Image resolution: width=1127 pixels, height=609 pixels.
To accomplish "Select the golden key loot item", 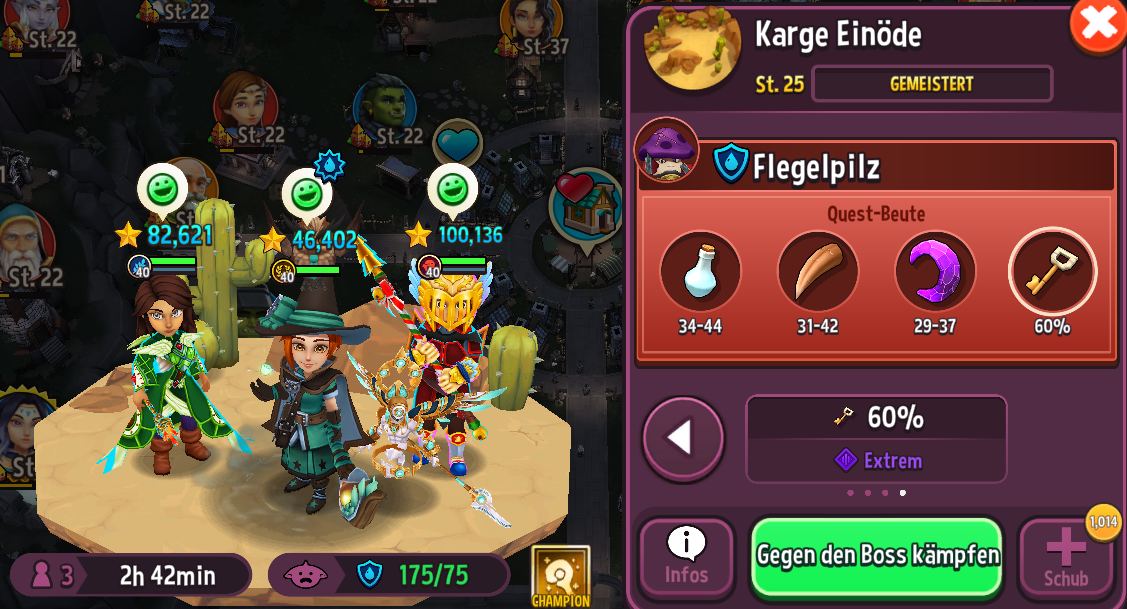I will tap(1052, 271).
